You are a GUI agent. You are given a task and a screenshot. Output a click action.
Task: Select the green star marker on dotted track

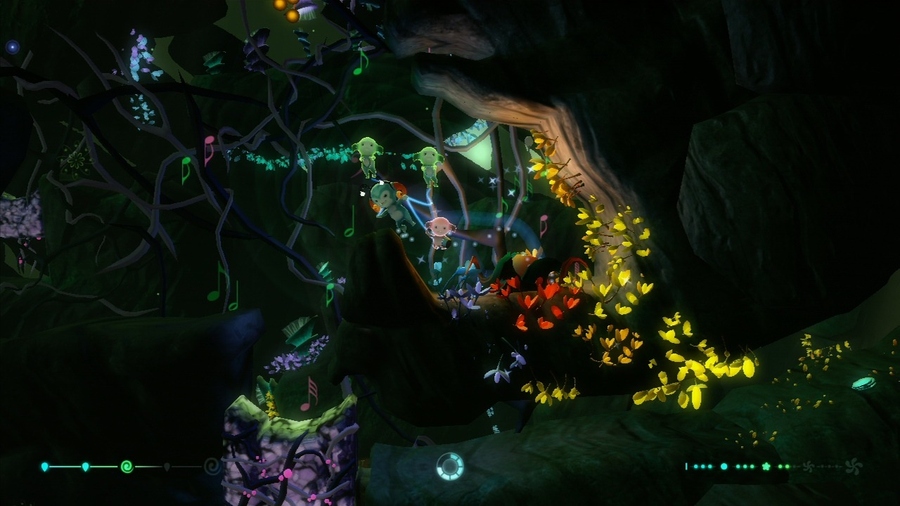(767, 466)
